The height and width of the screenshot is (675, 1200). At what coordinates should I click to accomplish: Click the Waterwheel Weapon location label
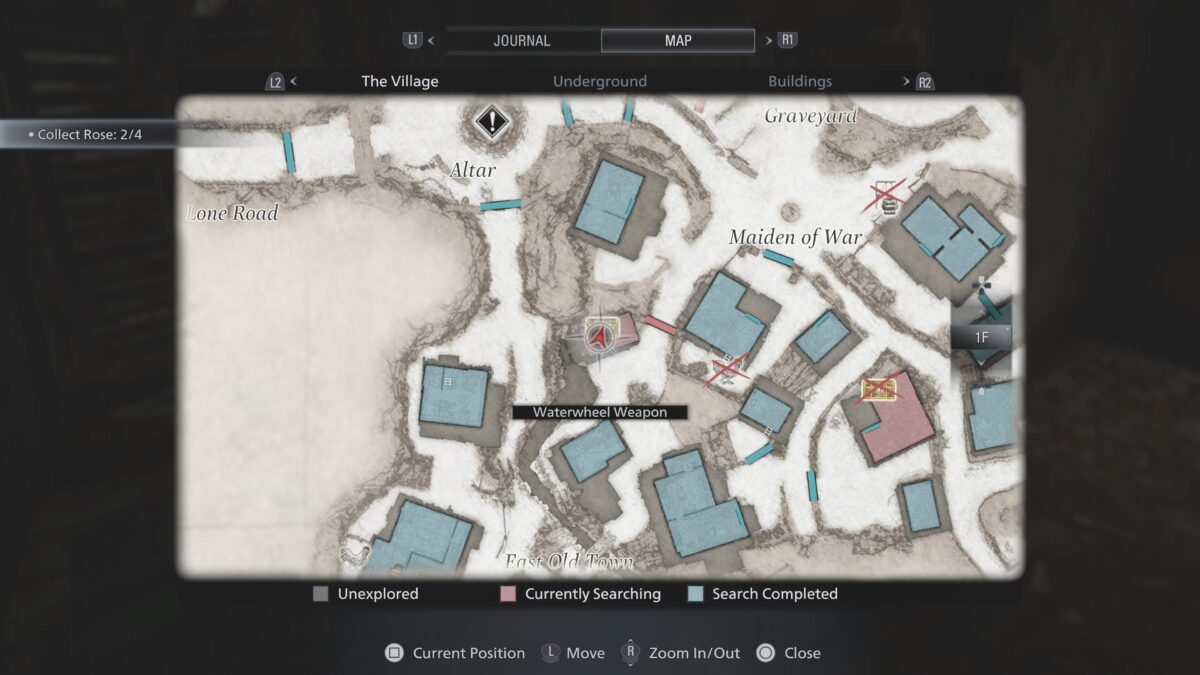point(600,412)
